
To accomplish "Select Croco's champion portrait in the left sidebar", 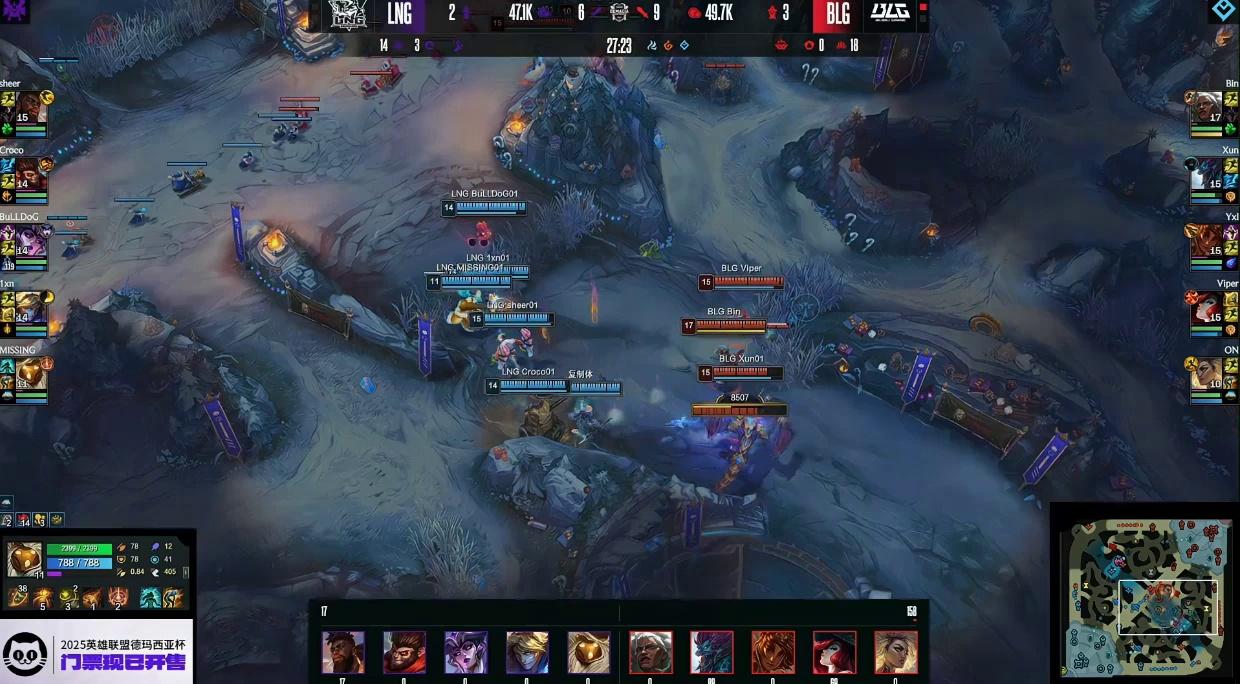I will tap(30, 173).
